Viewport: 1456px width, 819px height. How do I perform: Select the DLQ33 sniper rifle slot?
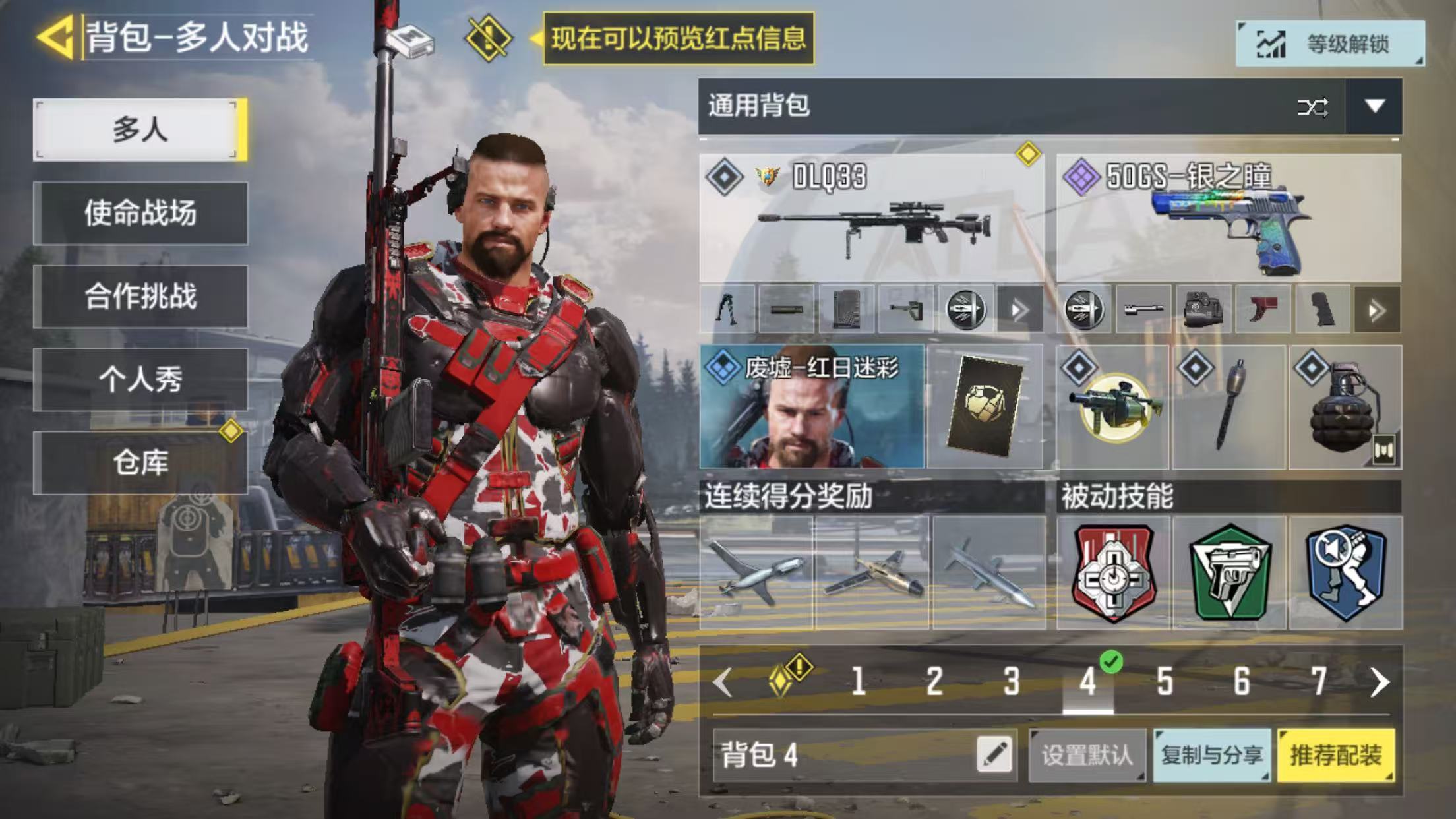pyautogui.click(x=872, y=219)
